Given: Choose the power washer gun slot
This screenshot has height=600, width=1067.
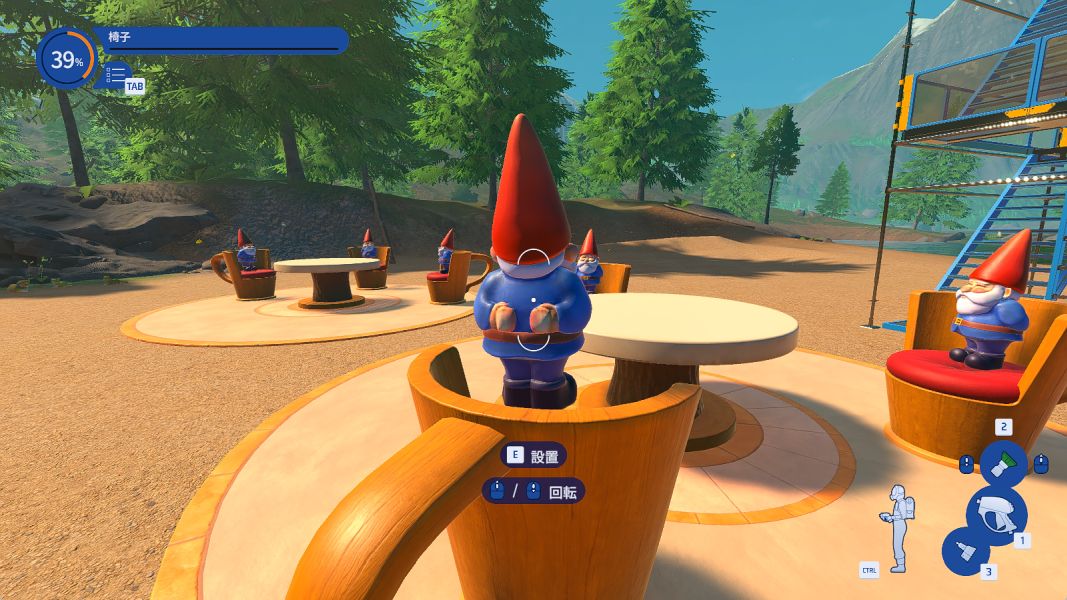Looking at the screenshot, I should point(995,512).
